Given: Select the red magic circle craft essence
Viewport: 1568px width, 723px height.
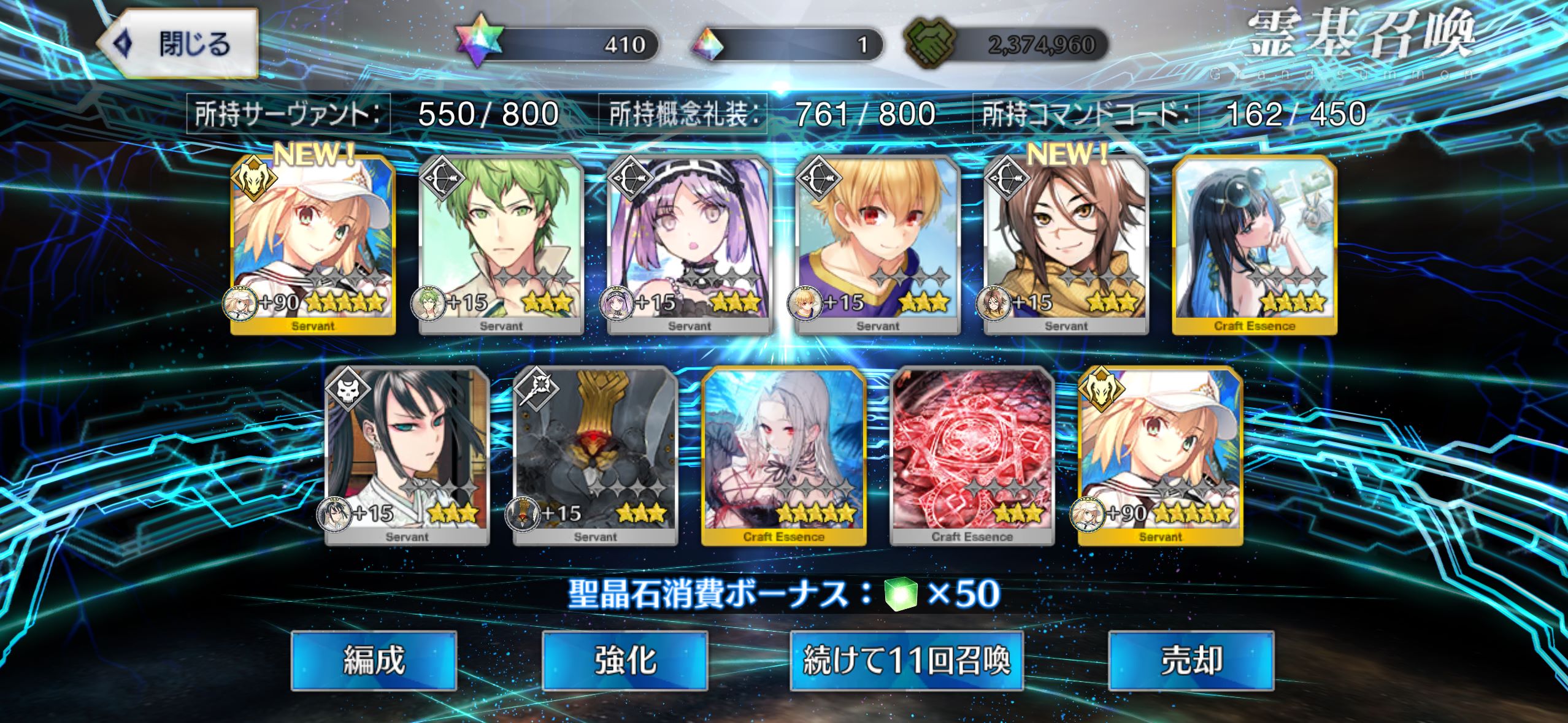Looking at the screenshot, I should [x=972, y=456].
